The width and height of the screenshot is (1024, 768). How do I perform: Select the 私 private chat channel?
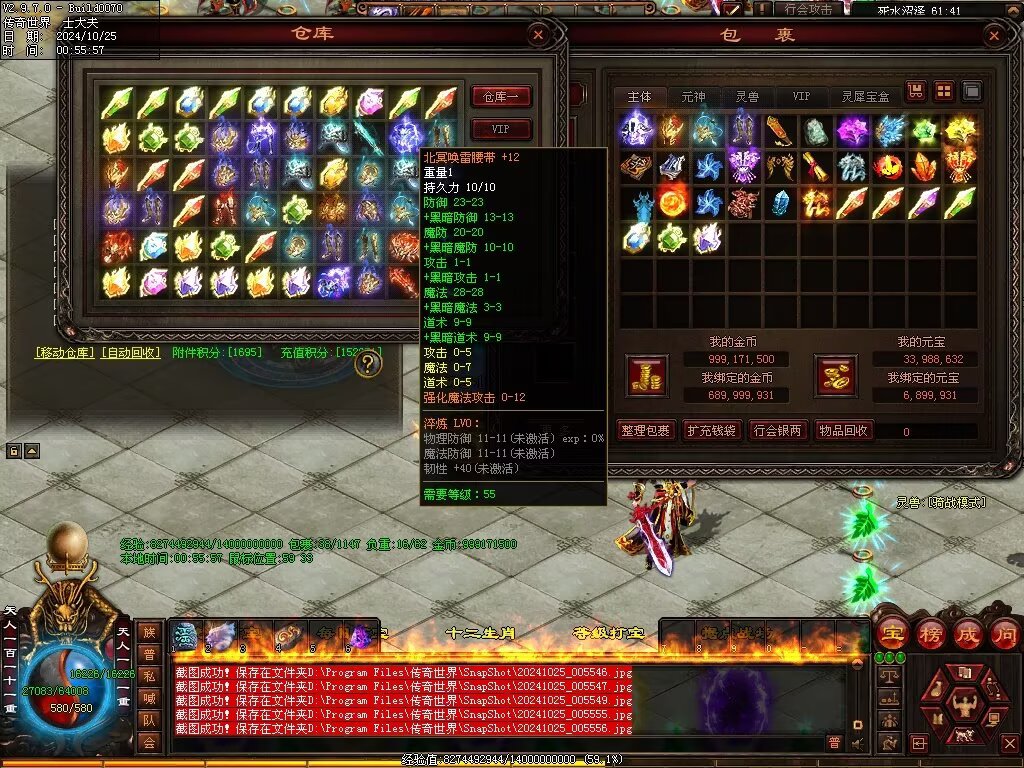pos(149,675)
